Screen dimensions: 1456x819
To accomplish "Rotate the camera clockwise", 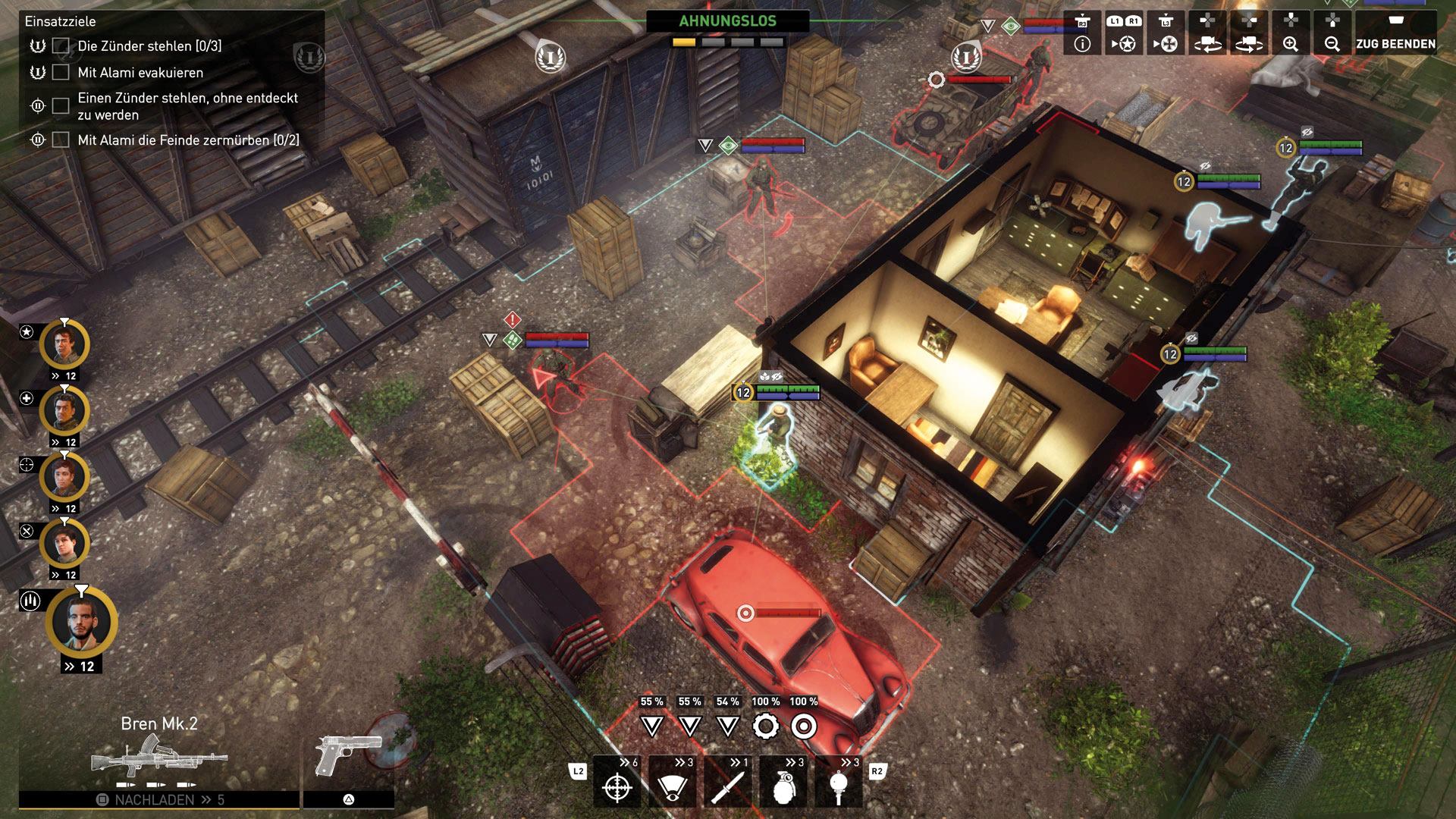I will [1249, 34].
